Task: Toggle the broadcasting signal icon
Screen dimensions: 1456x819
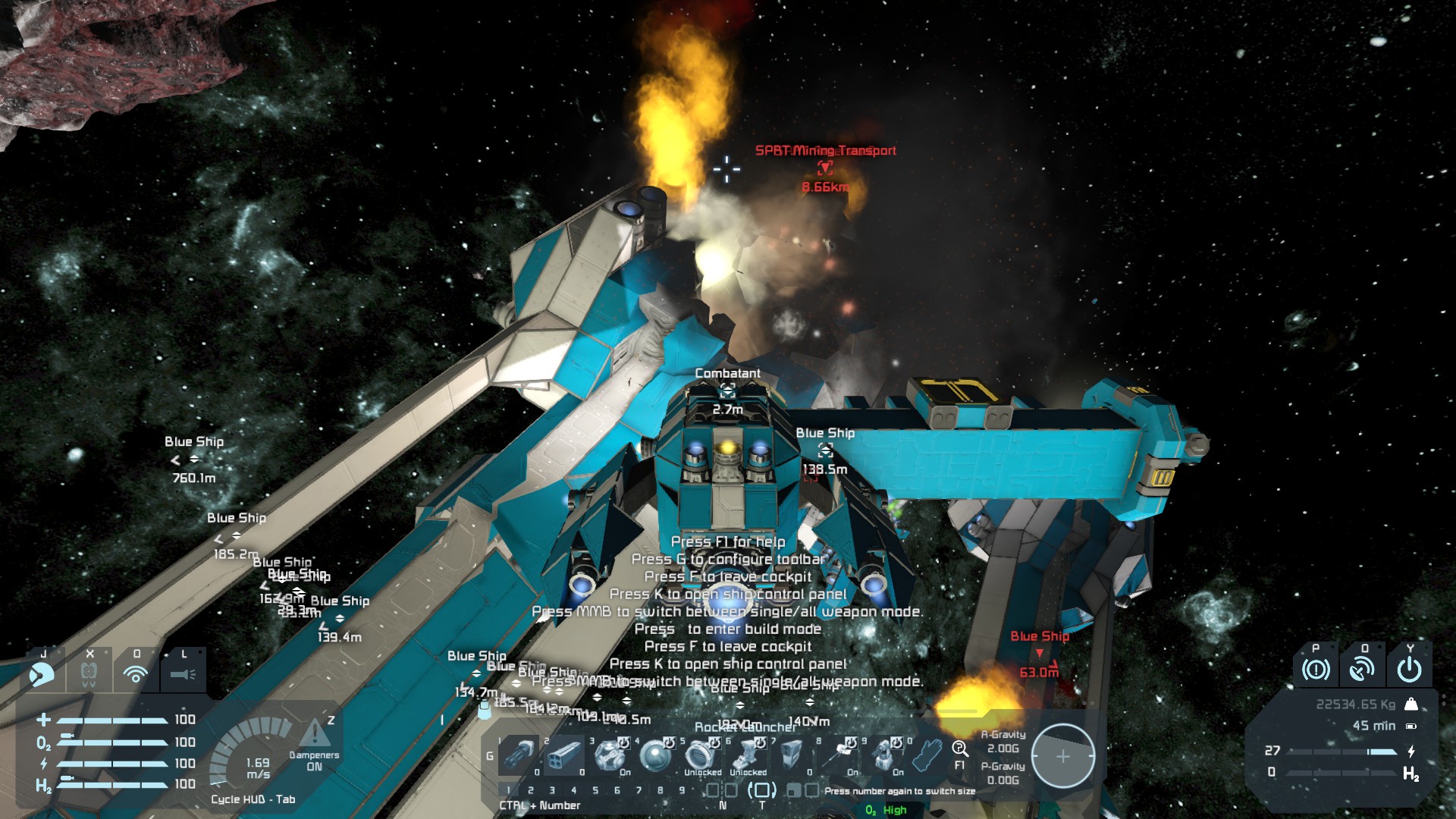Action: click(x=136, y=673)
